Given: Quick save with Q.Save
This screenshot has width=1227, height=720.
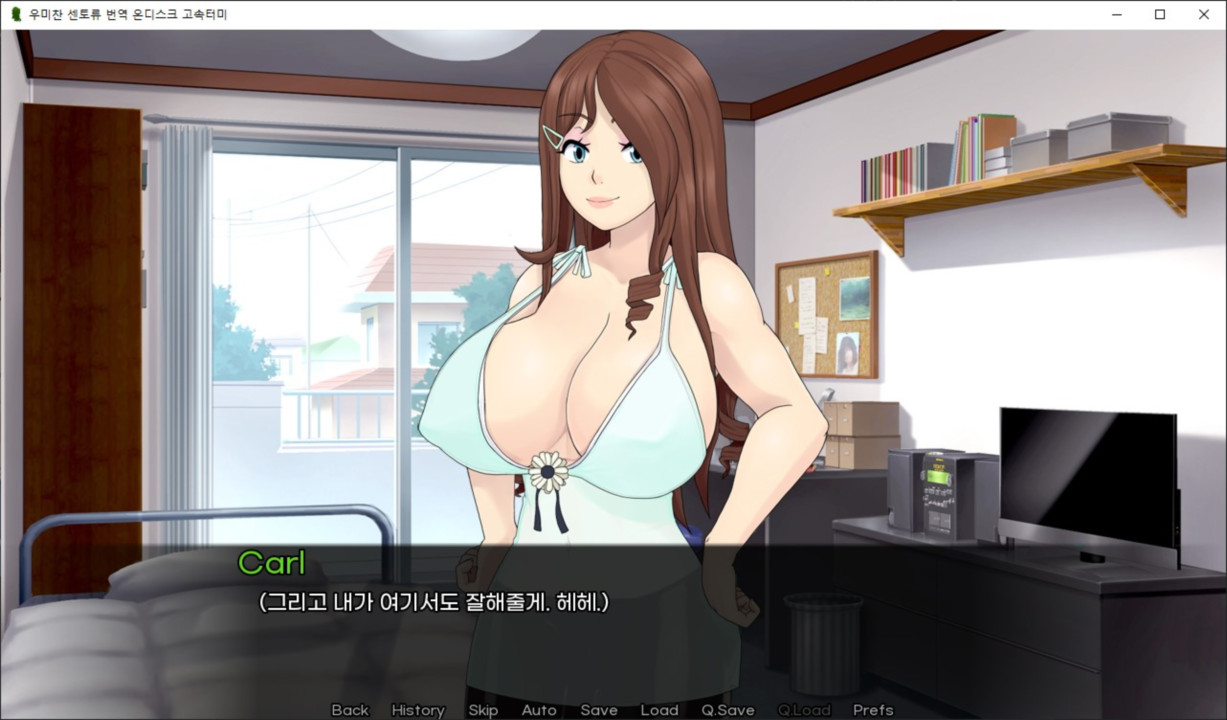Looking at the screenshot, I should (728, 710).
